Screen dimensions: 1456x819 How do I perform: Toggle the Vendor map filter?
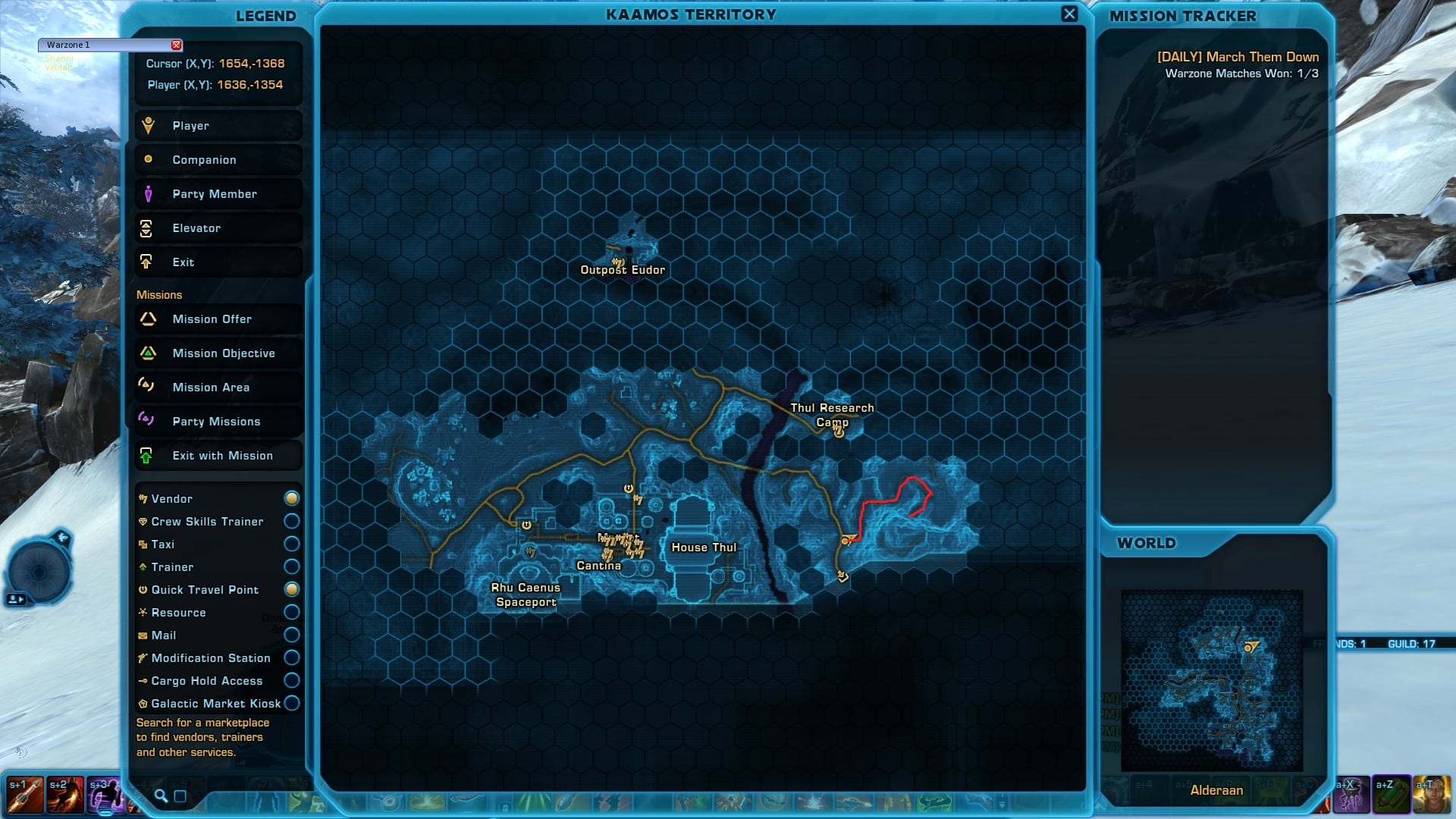(291, 498)
